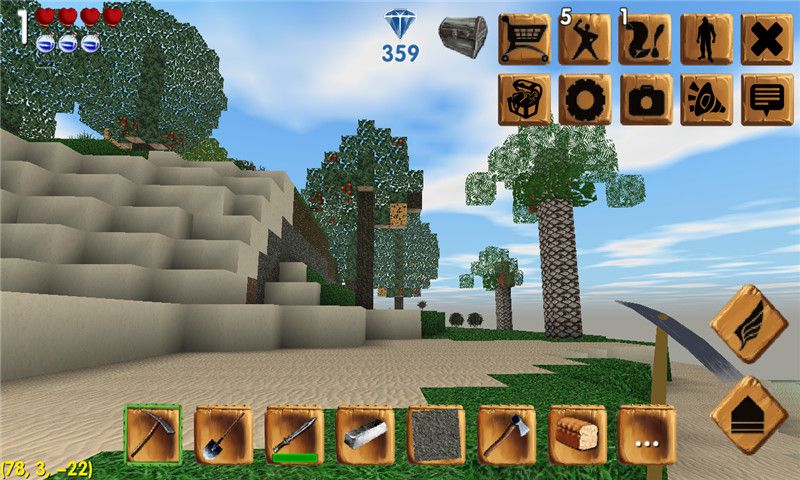Close the top-right button panel with X
The height and width of the screenshot is (480, 800).
(x=767, y=39)
